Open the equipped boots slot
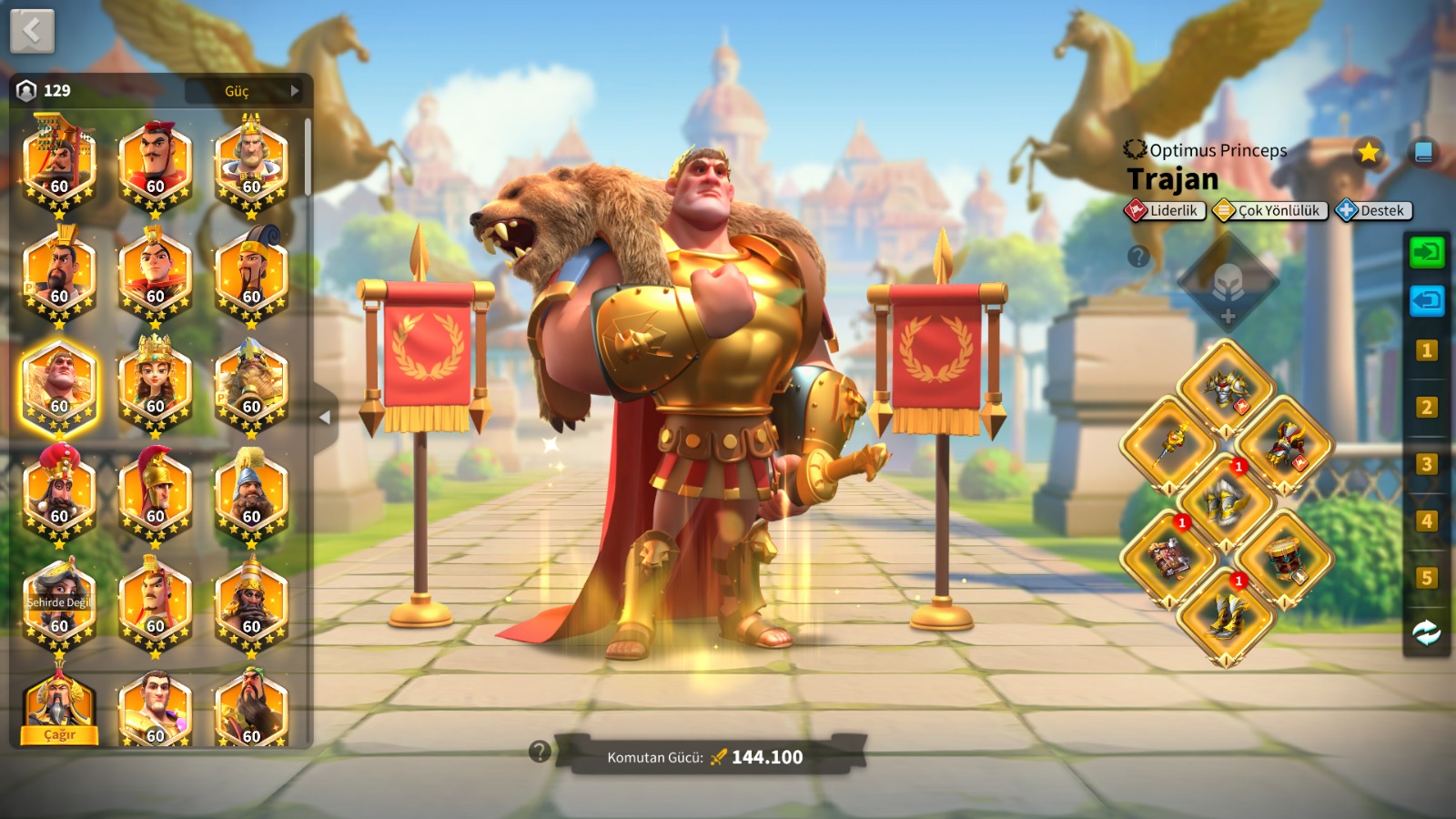This screenshot has width=1456, height=819. (1227, 616)
